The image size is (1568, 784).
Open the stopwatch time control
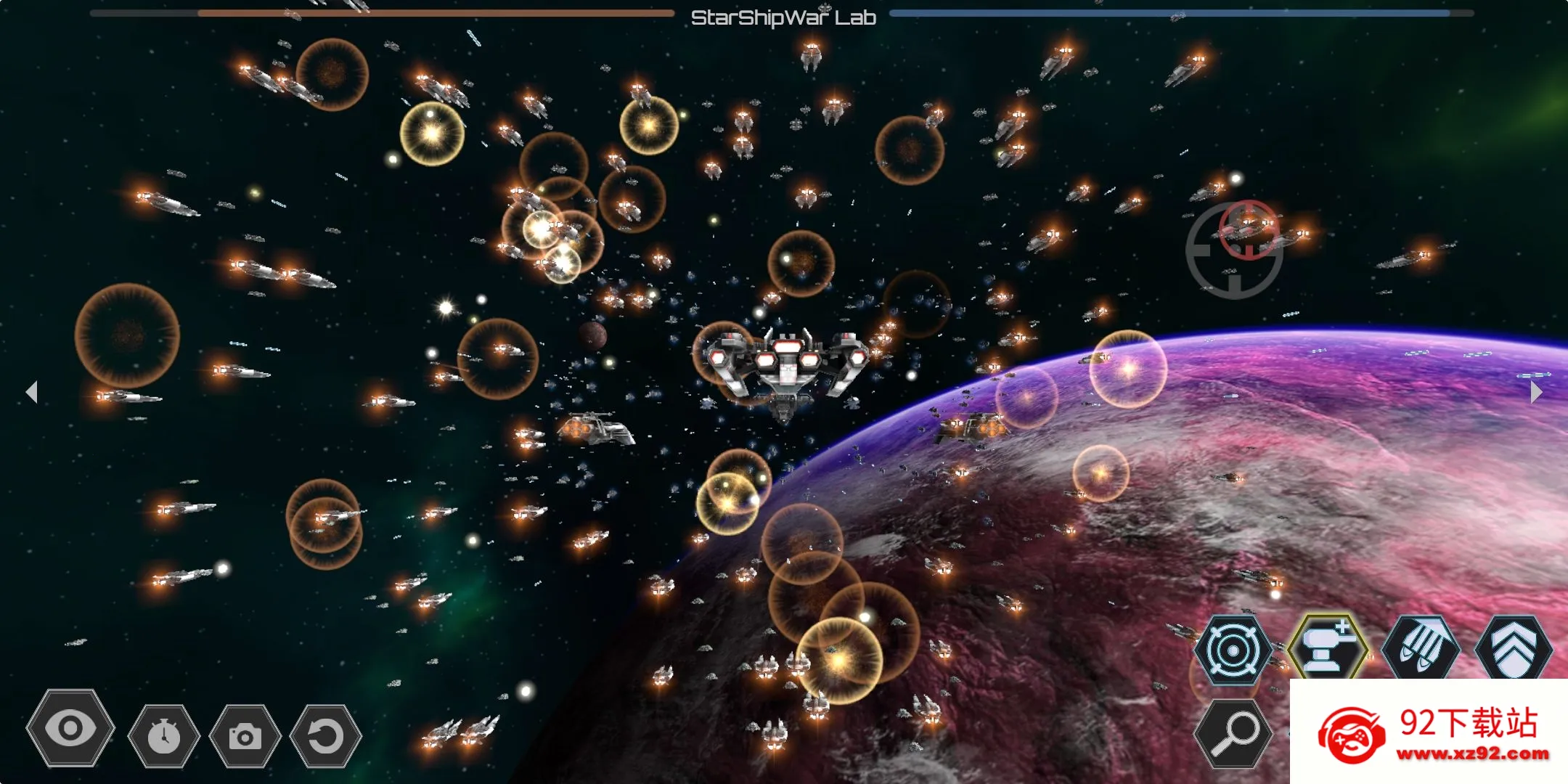click(x=164, y=736)
